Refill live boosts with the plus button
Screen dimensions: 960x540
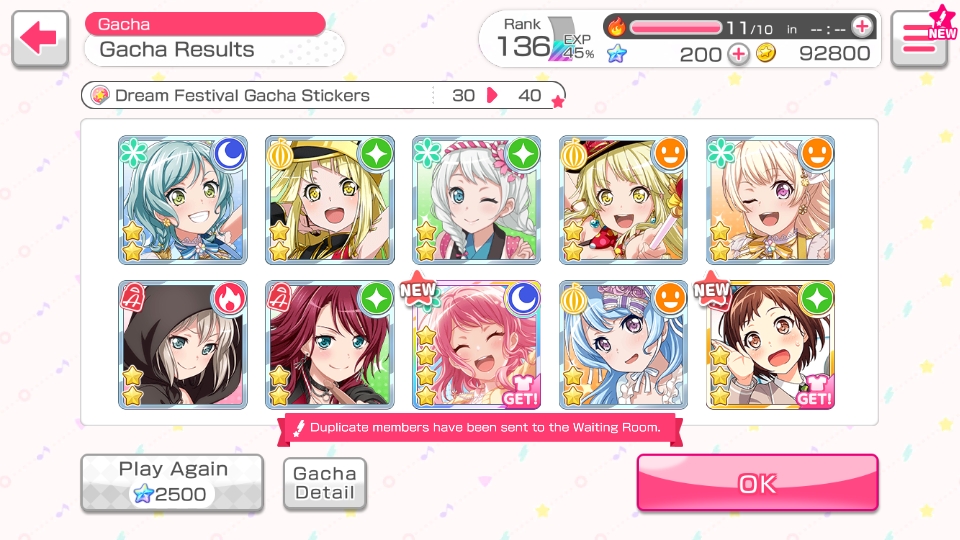point(862,26)
